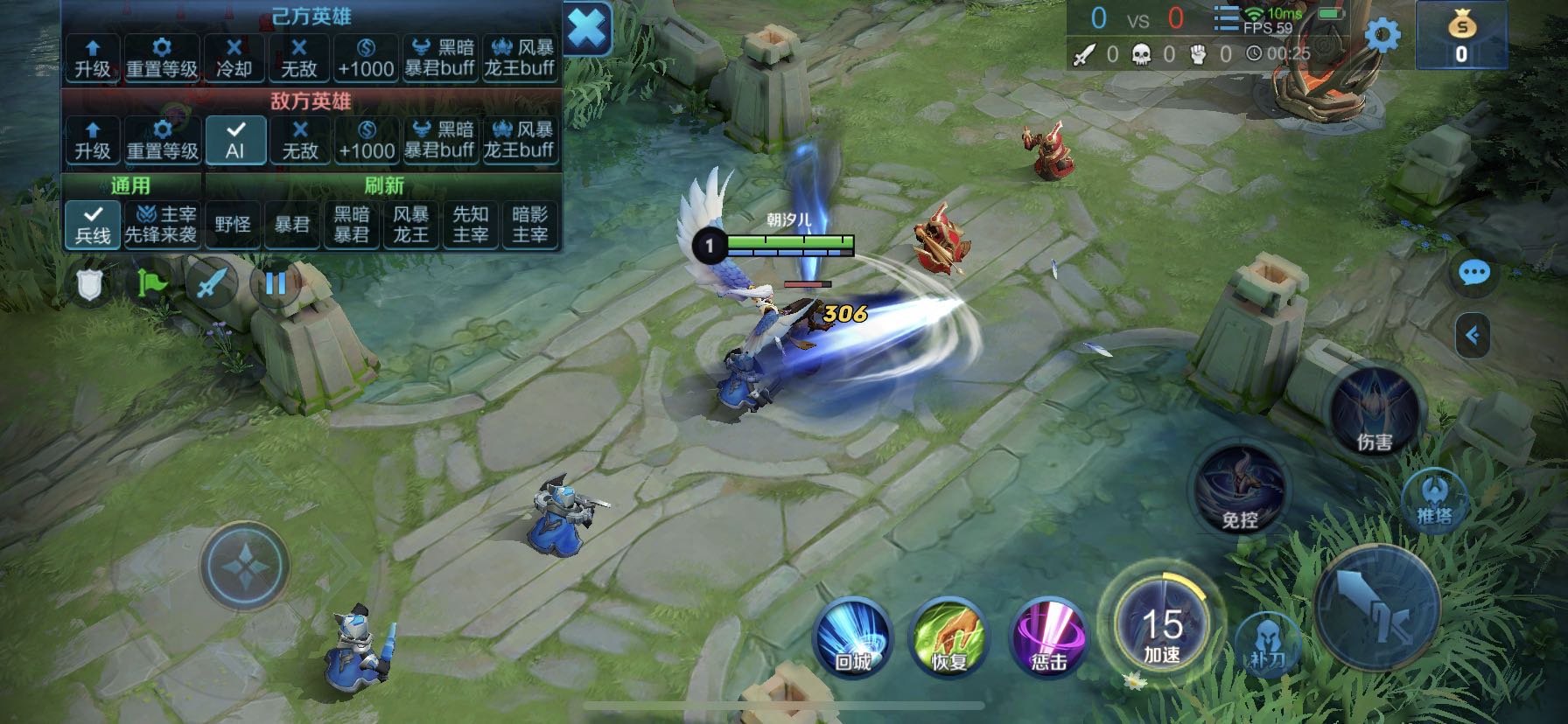Refresh the 暴君 tyrant
Image resolution: width=1568 pixels, height=724 pixels.
click(x=292, y=225)
